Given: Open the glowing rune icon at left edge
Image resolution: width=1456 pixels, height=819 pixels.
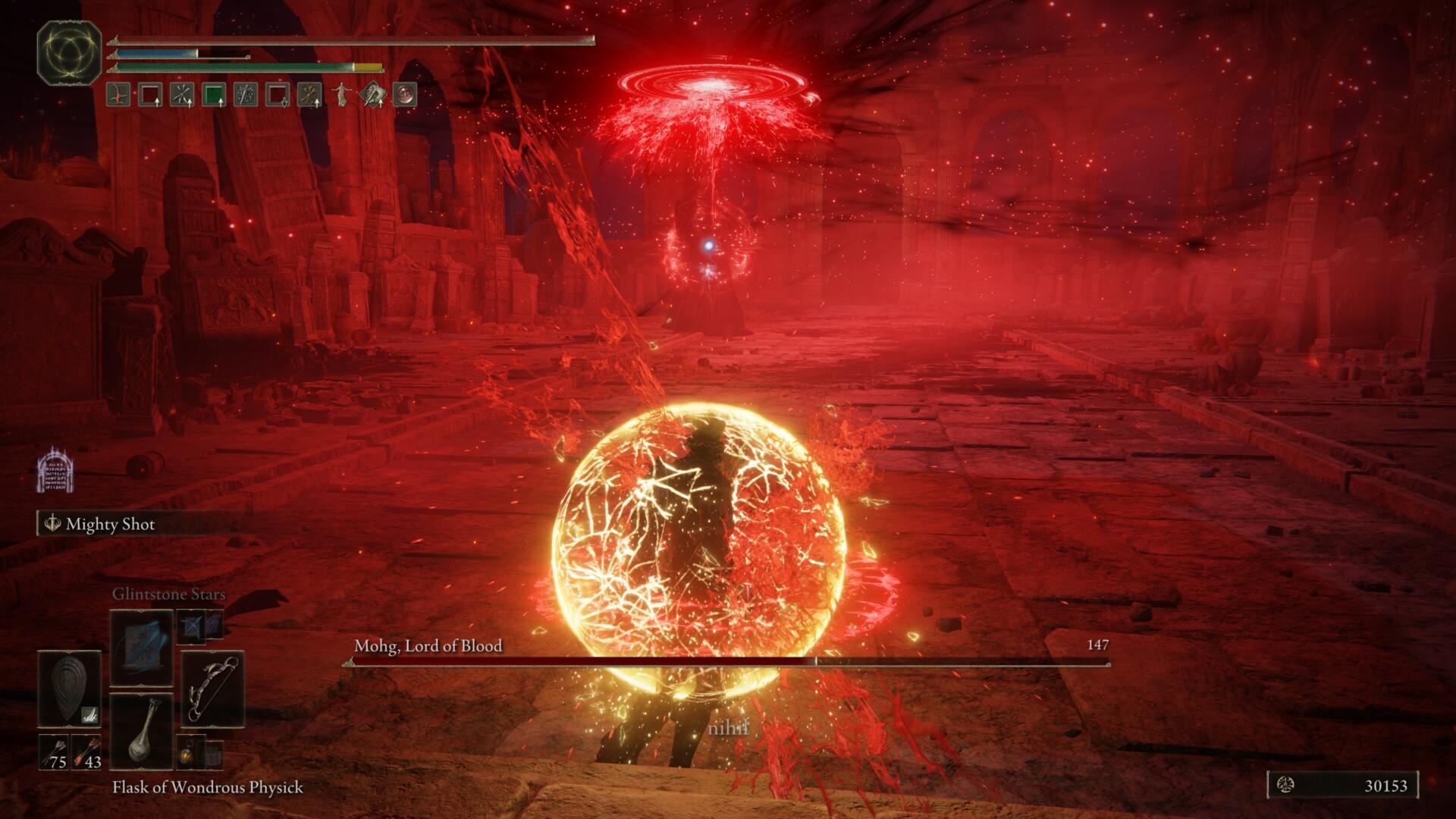Looking at the screenshot, I should click(x=55, y=470).
